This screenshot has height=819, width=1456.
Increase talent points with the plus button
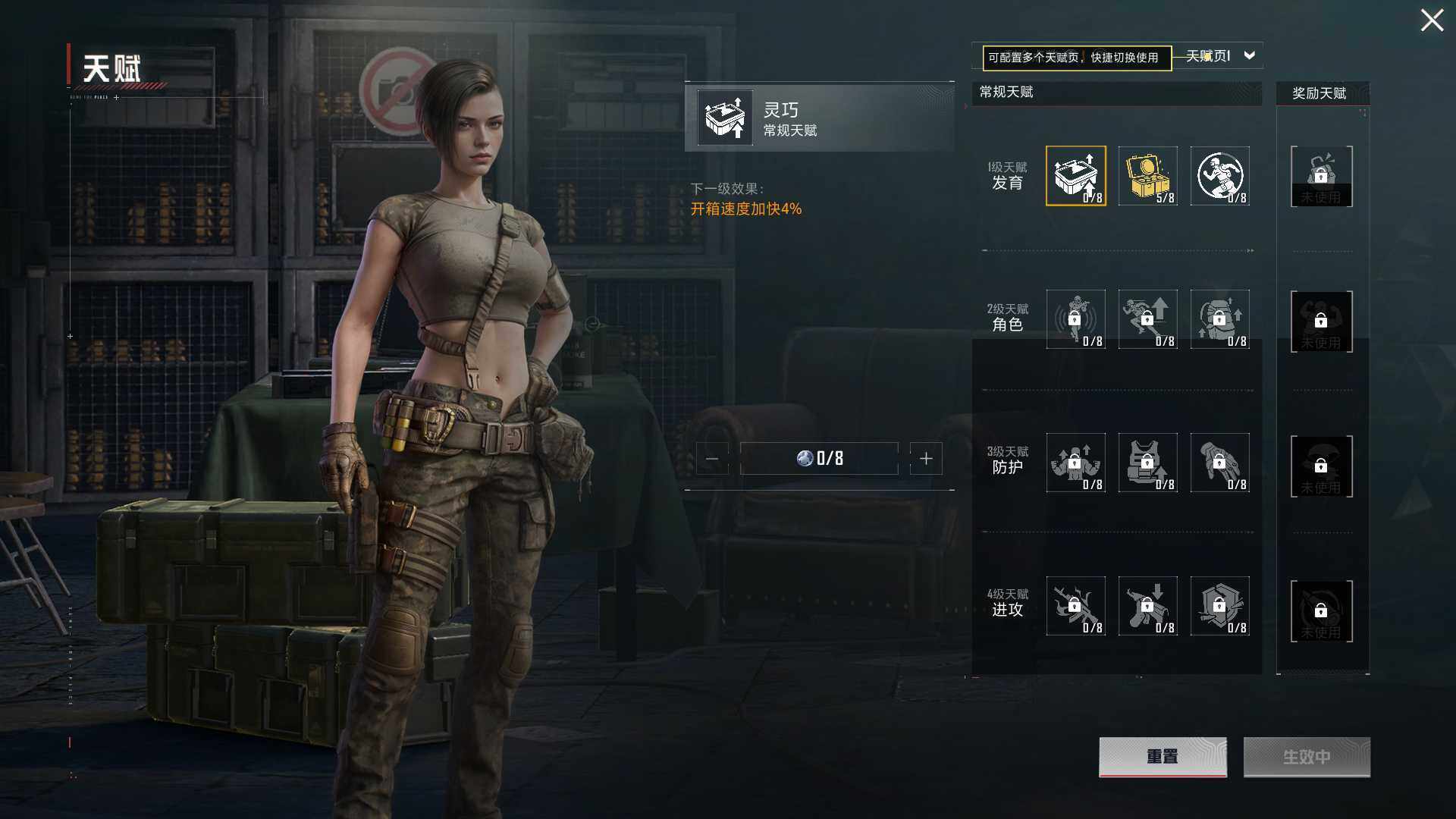pos(926,459)
